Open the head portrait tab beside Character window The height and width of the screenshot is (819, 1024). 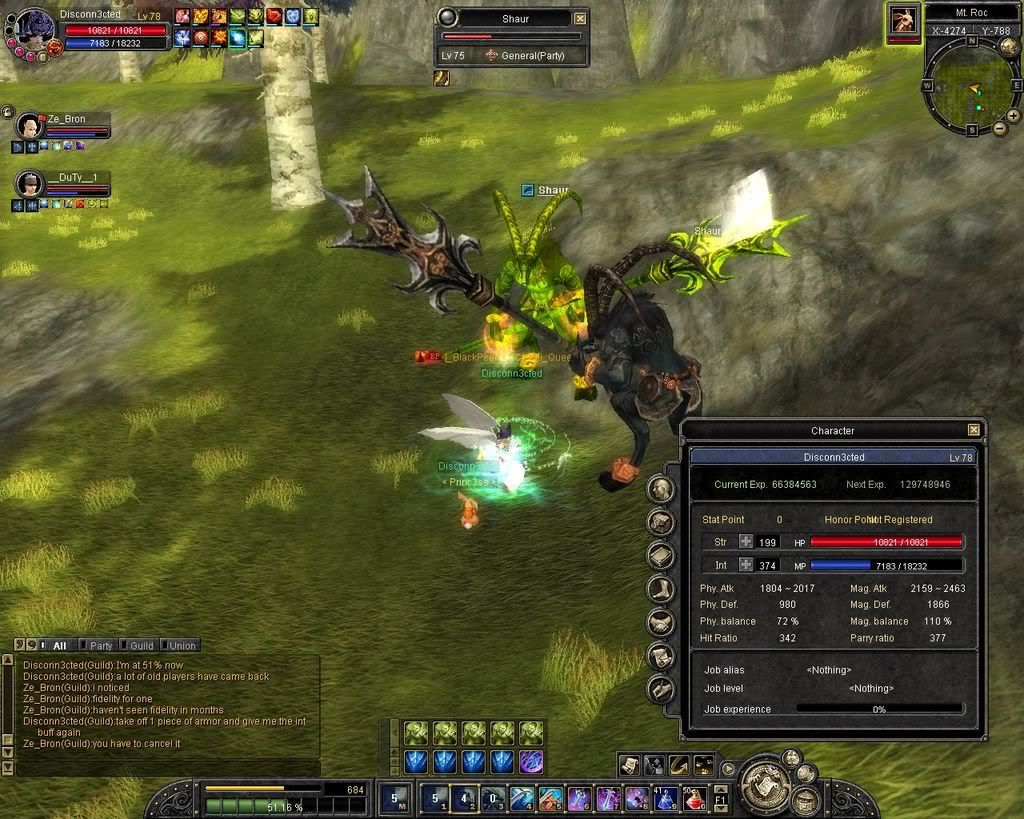(660, 489)
